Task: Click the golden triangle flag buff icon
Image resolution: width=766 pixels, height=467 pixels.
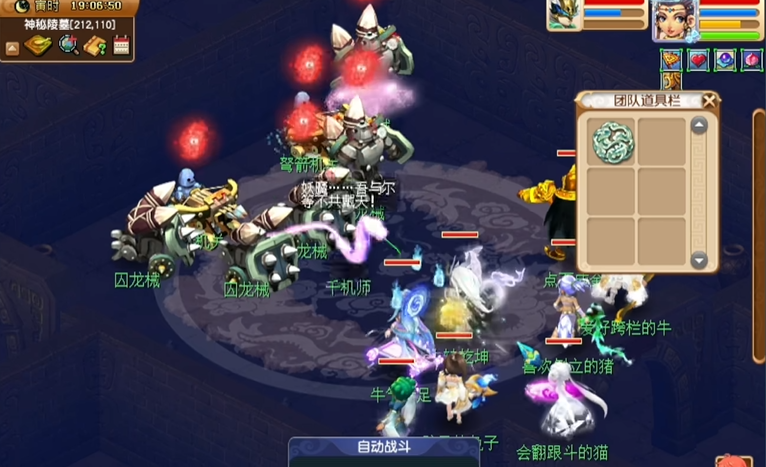Action: point(672,60)
